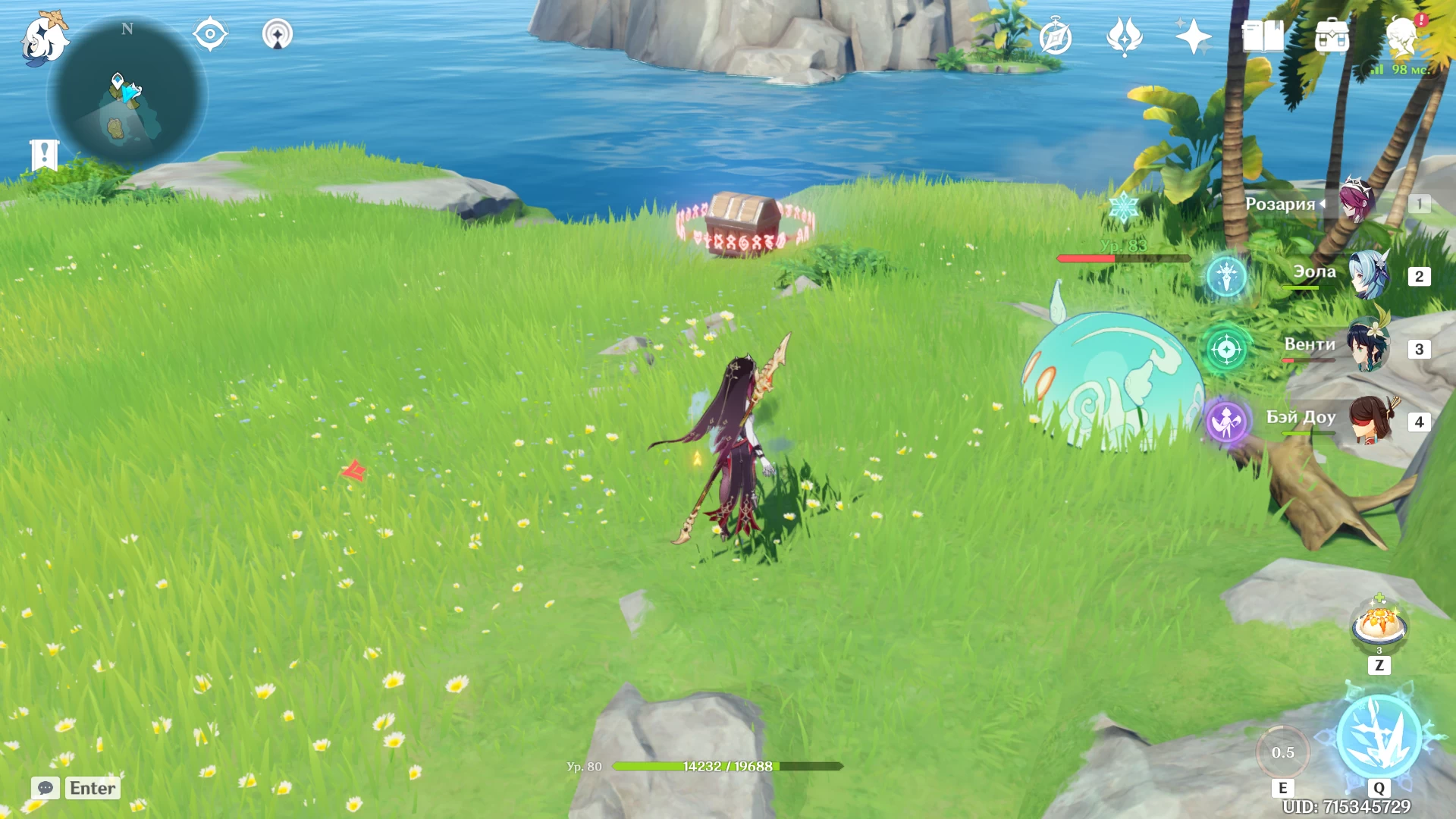Open the co-op signal beacon icon
1456x819 pixels.
[277, 34]
